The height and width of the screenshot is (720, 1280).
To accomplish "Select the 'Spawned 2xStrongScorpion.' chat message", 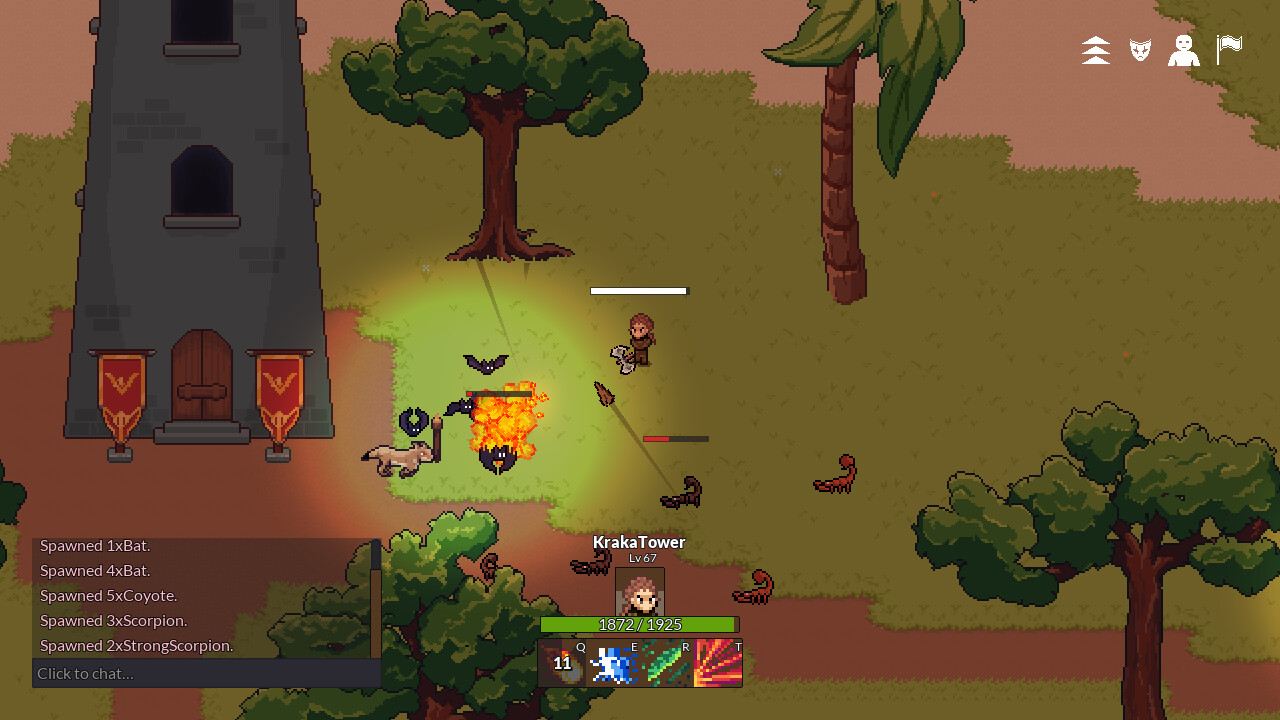I will [137, 645].
